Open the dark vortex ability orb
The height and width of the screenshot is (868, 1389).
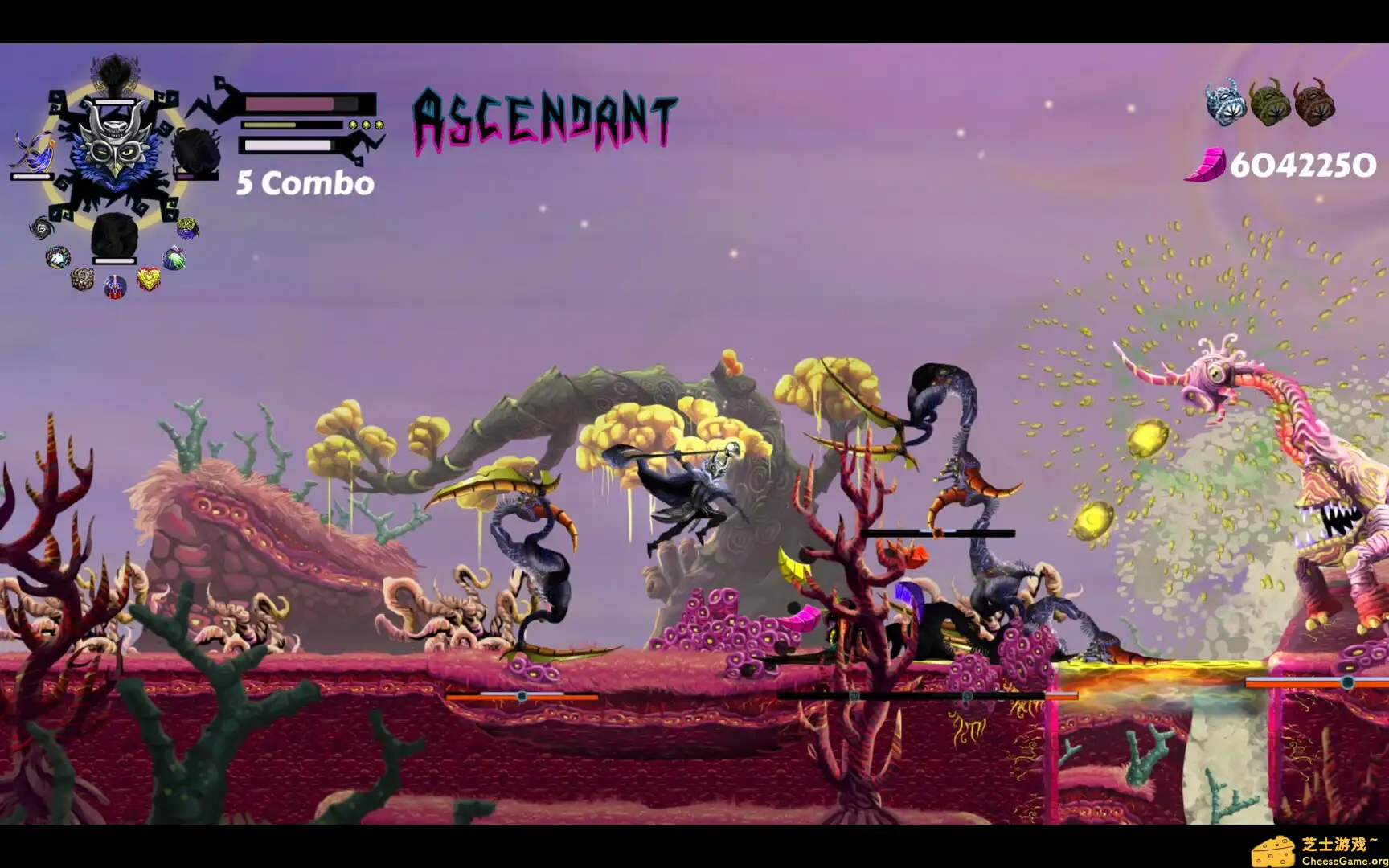pos(43,228)
